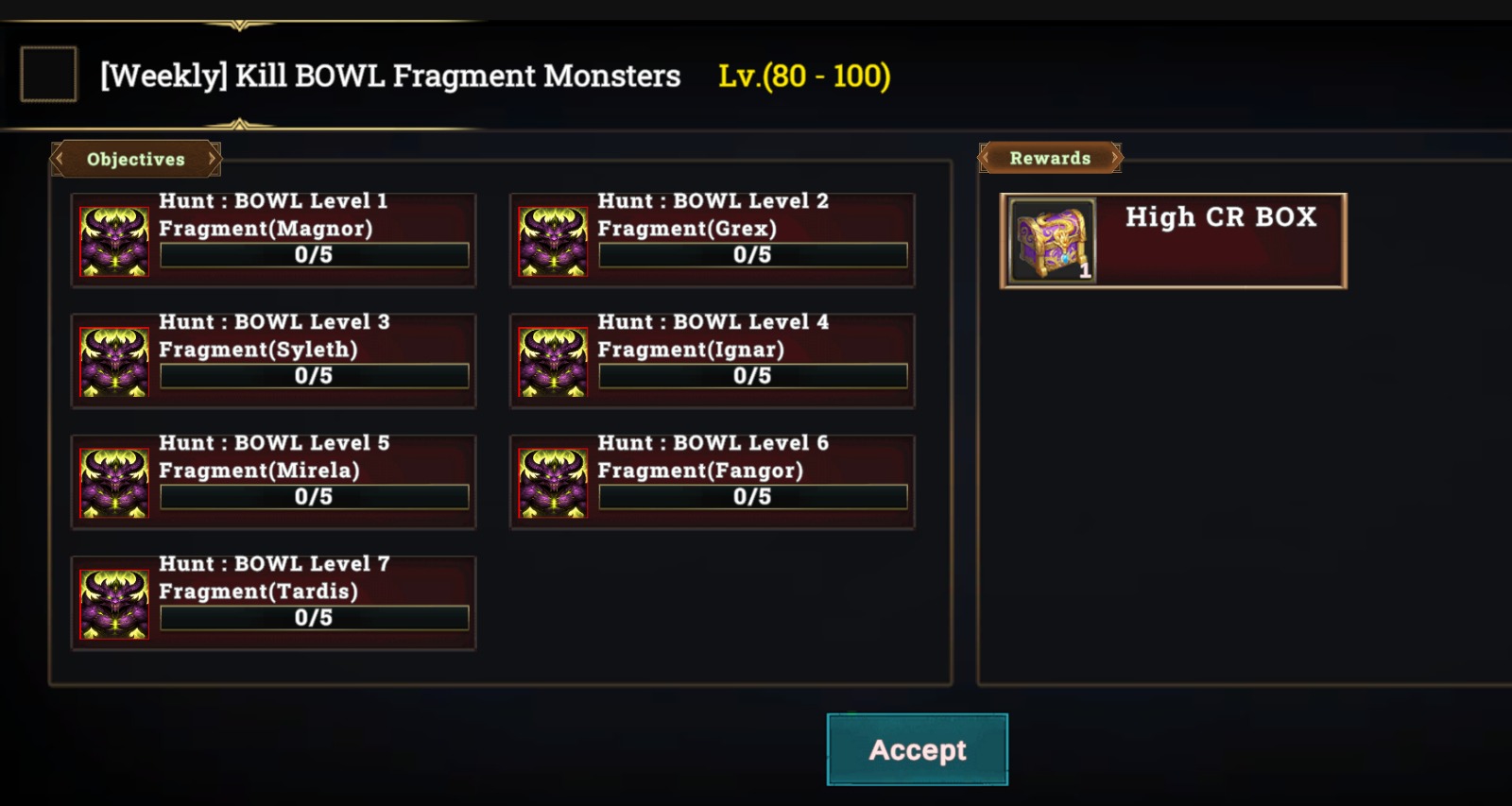This screenshot has height=806, width=1512.
Task: Expand the Objectives panel header
Action: coord(135,159)
